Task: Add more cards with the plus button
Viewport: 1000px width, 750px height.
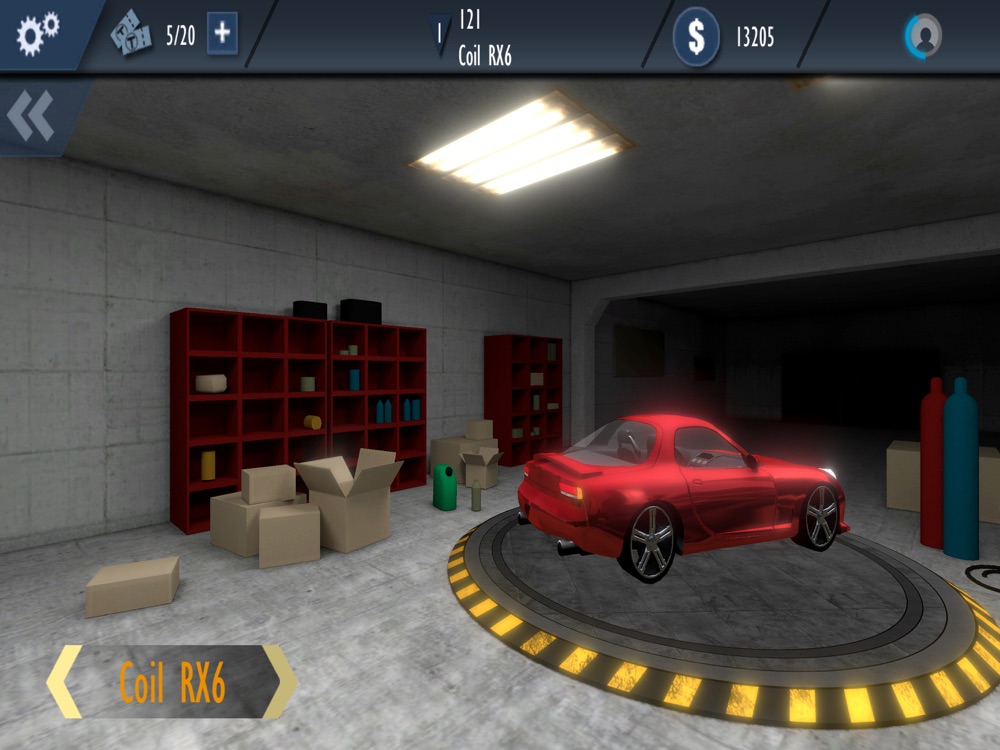Action: 222,35
